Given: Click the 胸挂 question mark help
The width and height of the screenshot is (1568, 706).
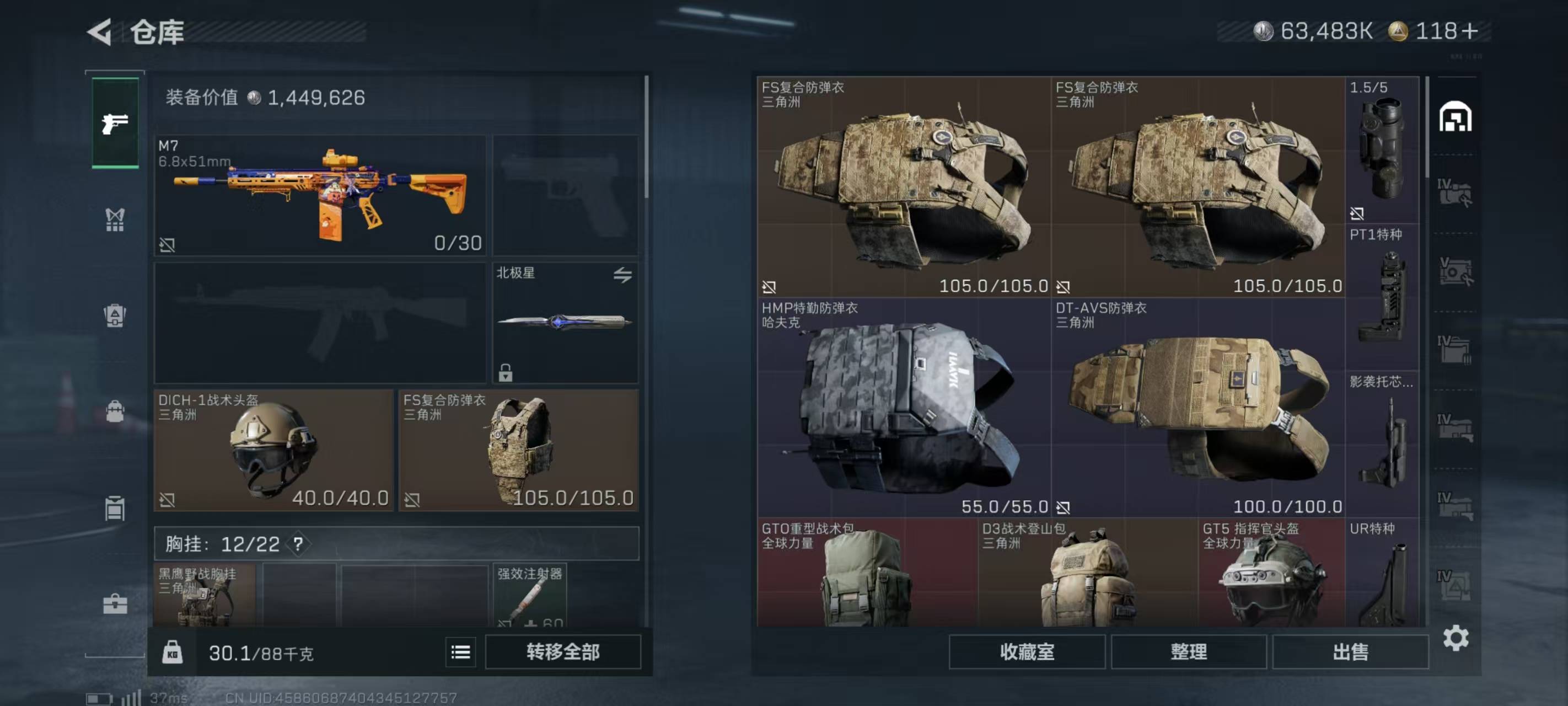Looking at the screenshot, I should tap(298, 543).
